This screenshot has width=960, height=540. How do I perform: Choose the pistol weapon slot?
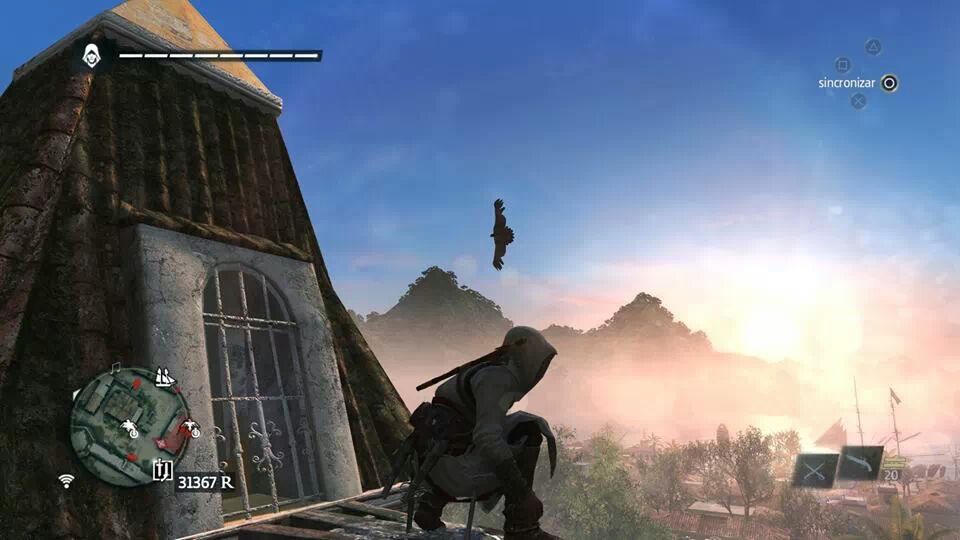(859, 462)
